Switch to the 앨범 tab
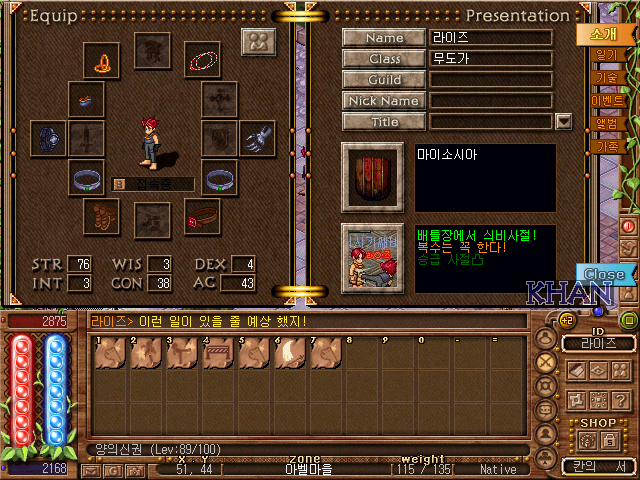Viewport: 640px width, 480px height. coord(607,124)
